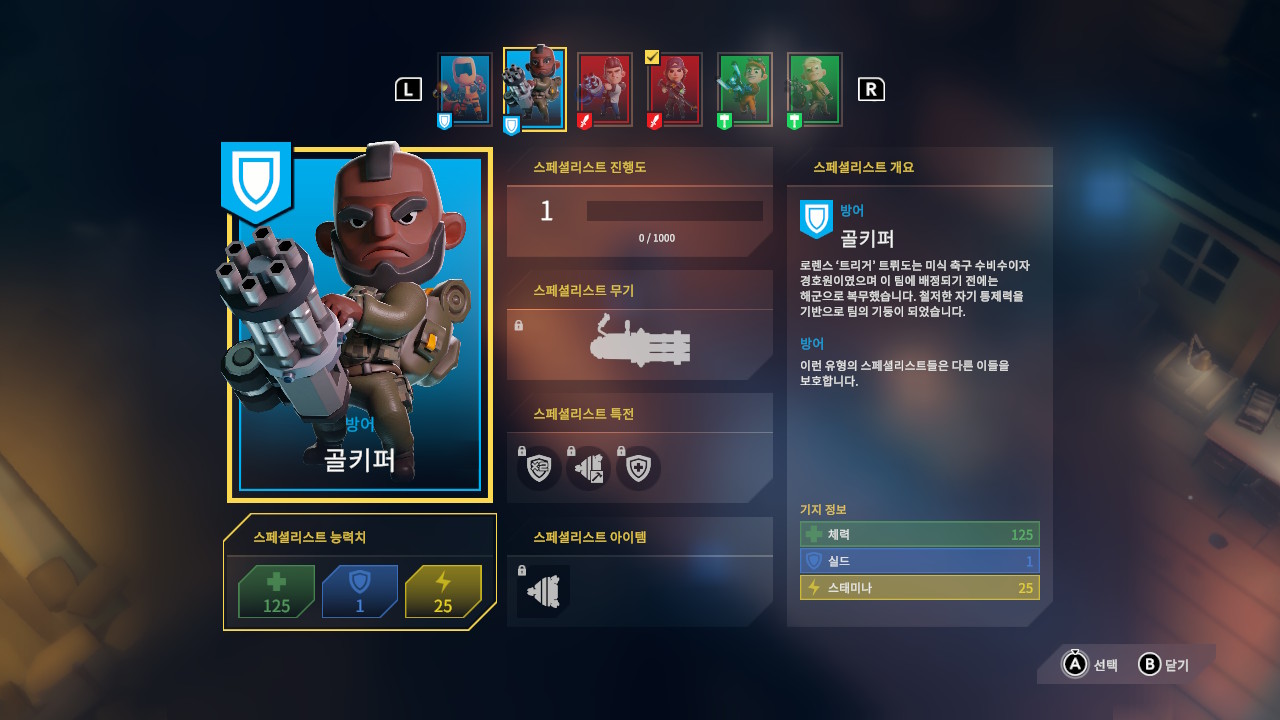
Task: Open the locked horn perk icon
Action: (x=588, y=468)
